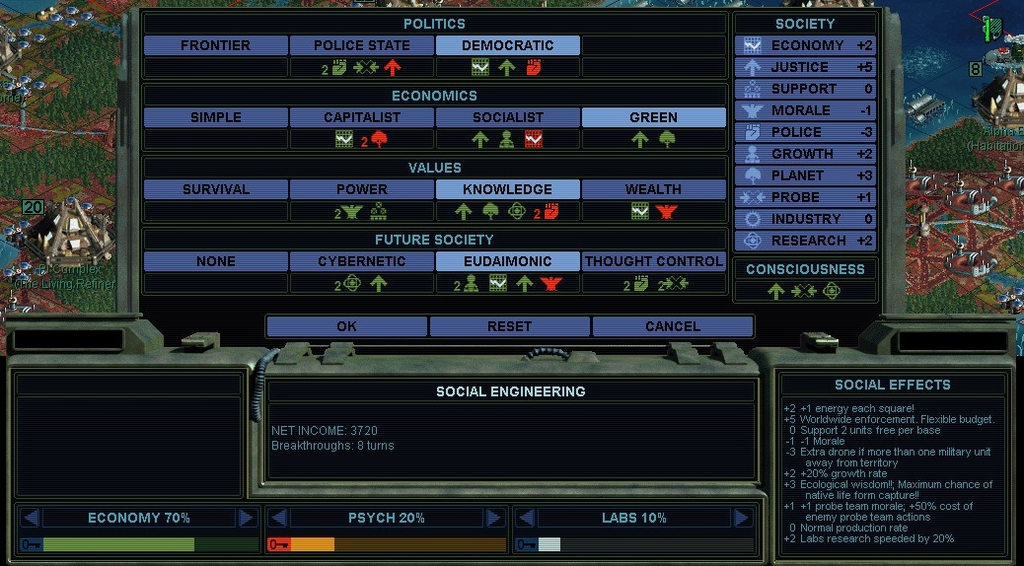Viewport: 1024px width, 566px height.
Task: Set future society to None
Action: click(x=216, y=261)
